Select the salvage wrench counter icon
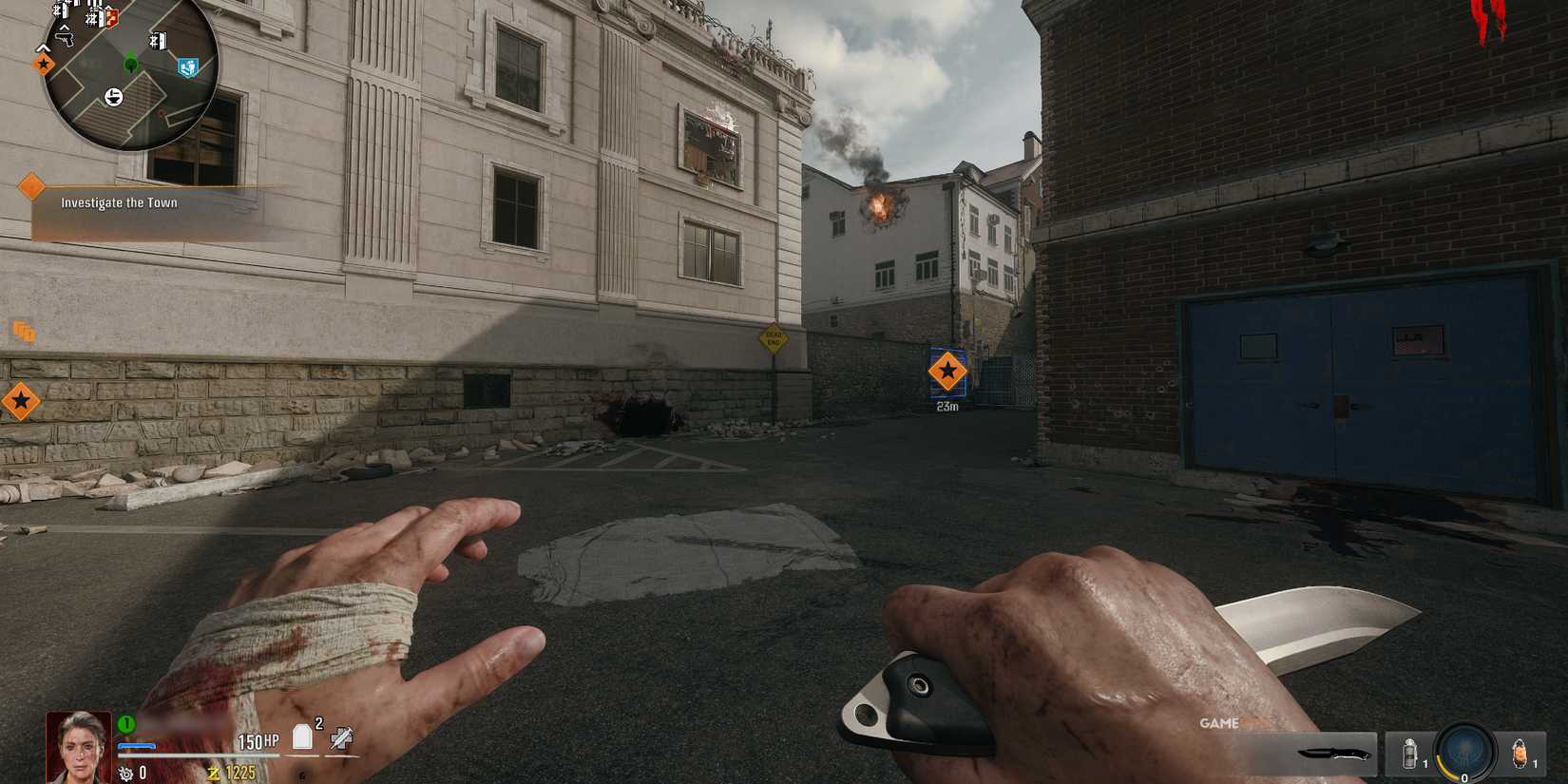 coord(126,771)
